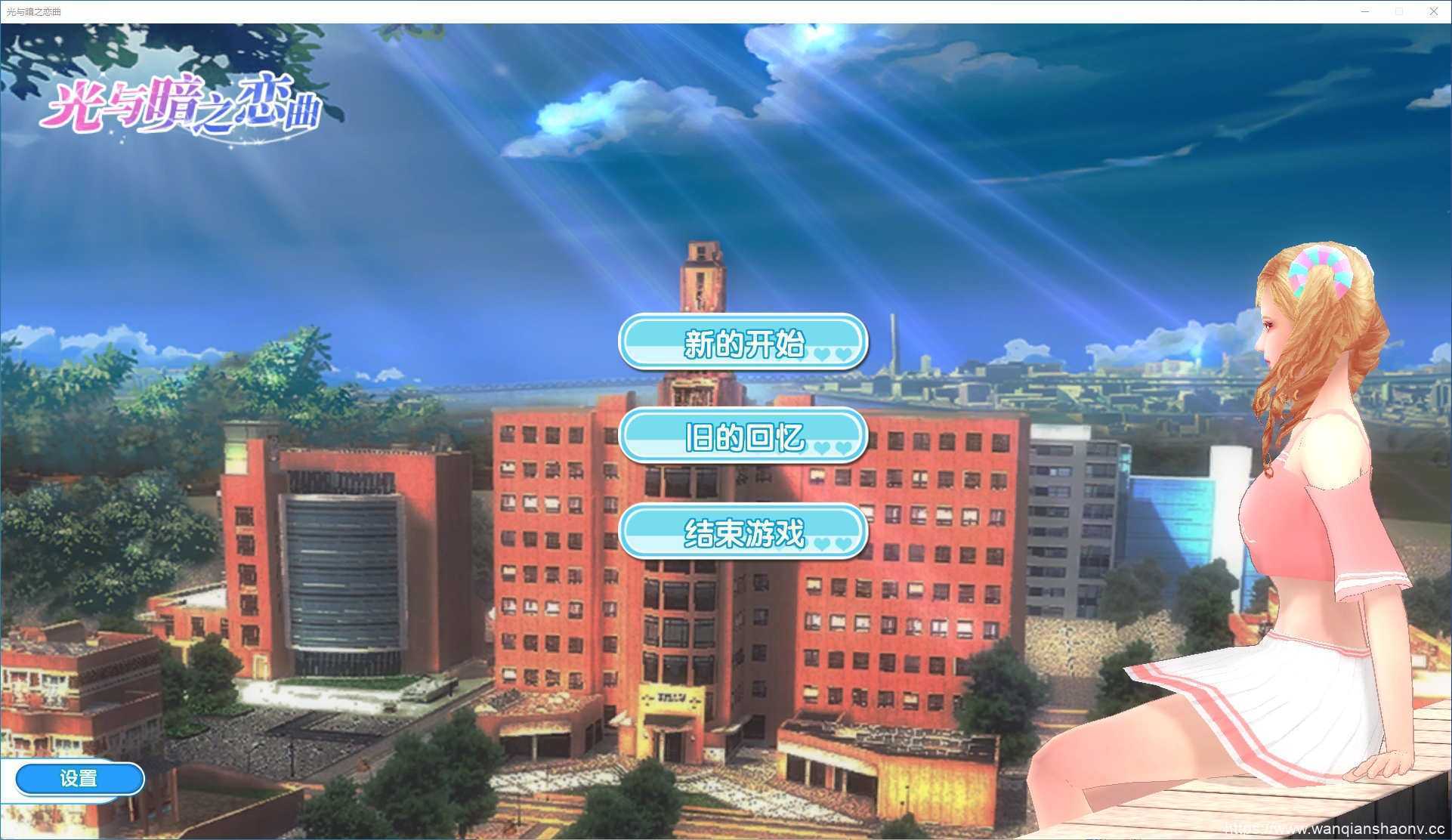The width and height of the screenshot is (1452, 840).
Task: Open 旧的回忆 to load old memories
Action: (741, 436)
